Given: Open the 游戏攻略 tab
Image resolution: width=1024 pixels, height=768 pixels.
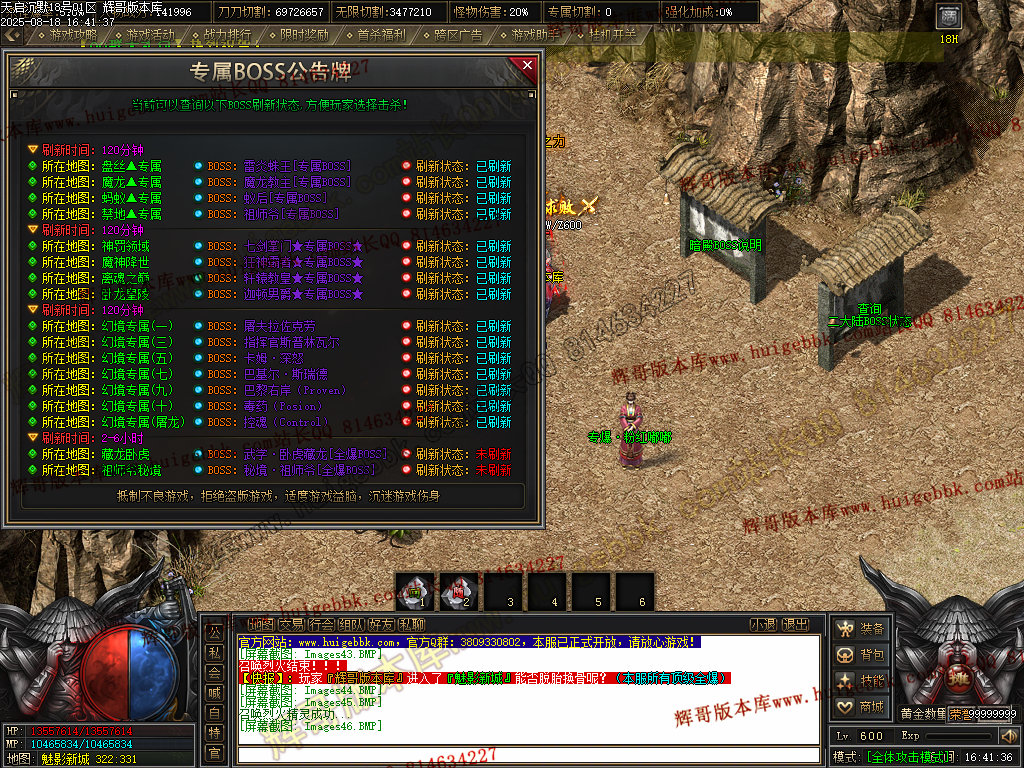Looking at the screenshot, I should 72,35.
